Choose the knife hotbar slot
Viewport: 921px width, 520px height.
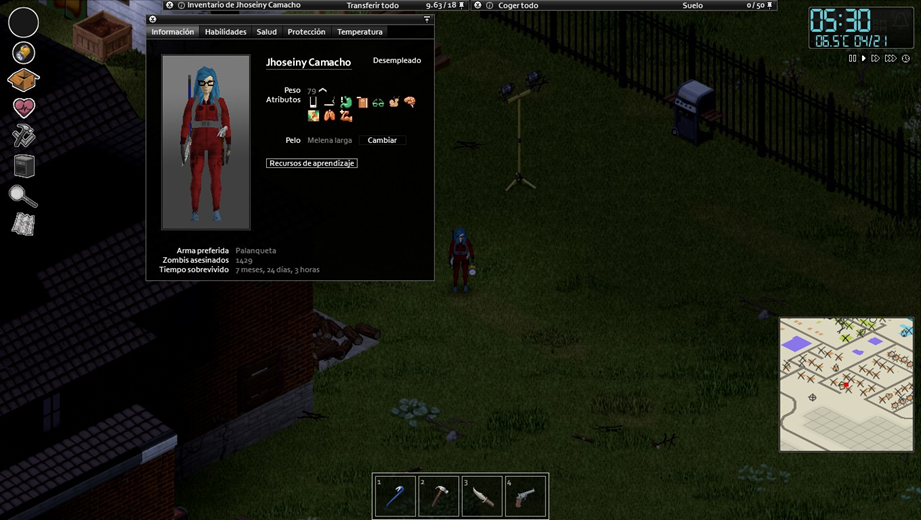[x=482, y=496]
